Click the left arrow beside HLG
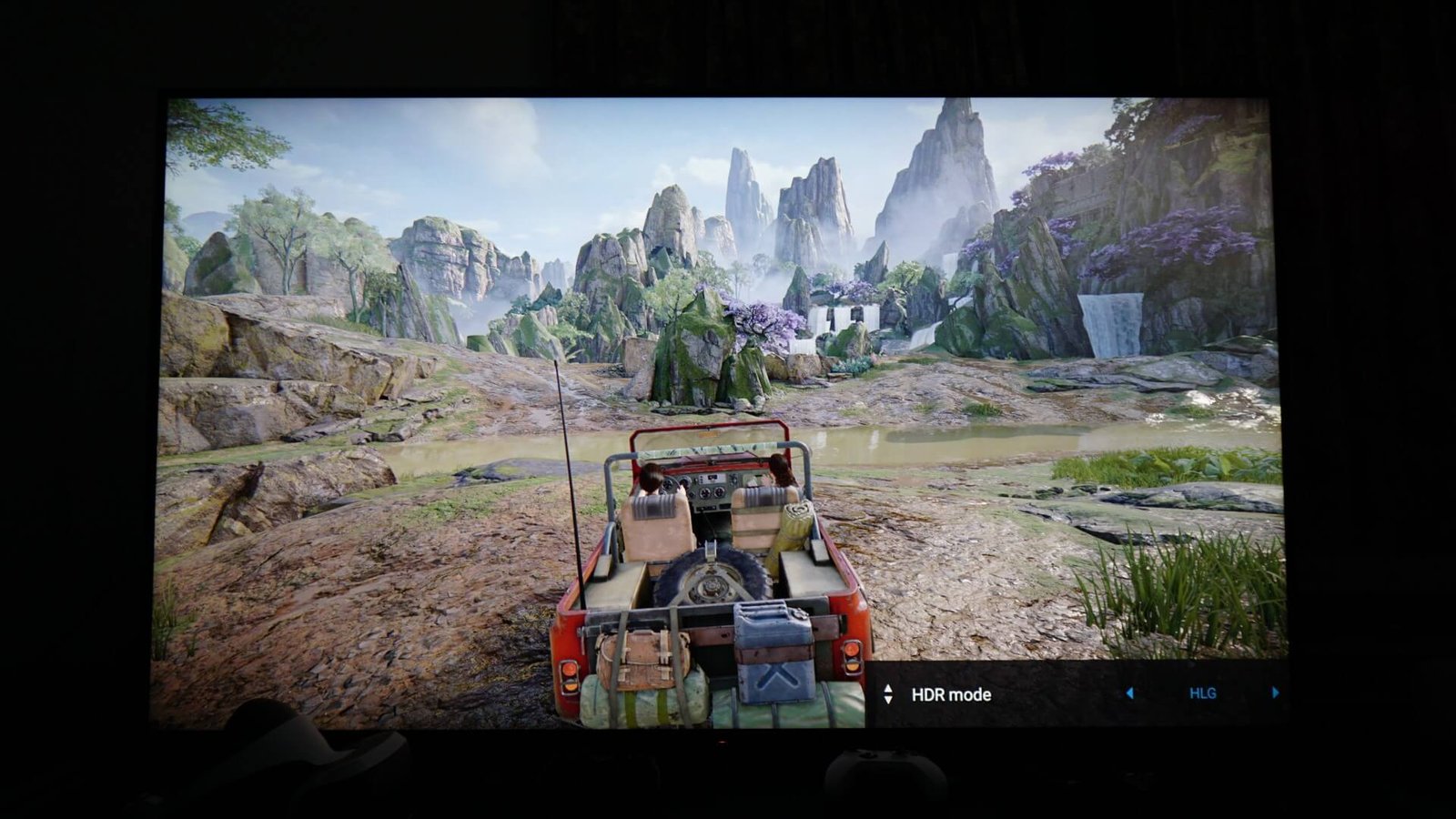This screenshot has height=819, width=1456. (1129, 693)
